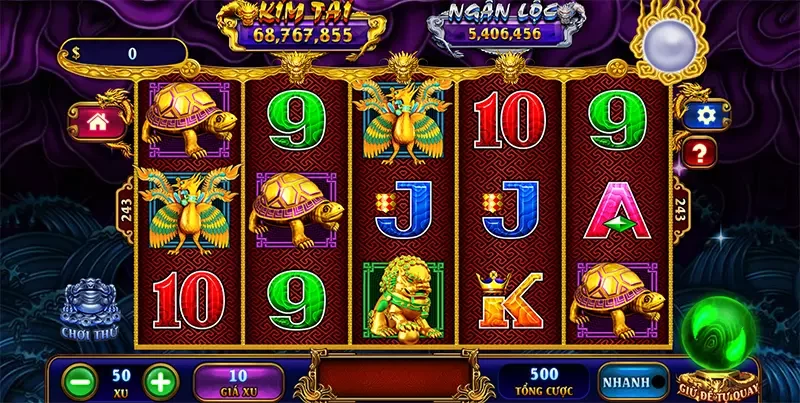Increase the bet with the green plus
The width and height of the screenshot is (800, 403).
click(x=161, y=380)
